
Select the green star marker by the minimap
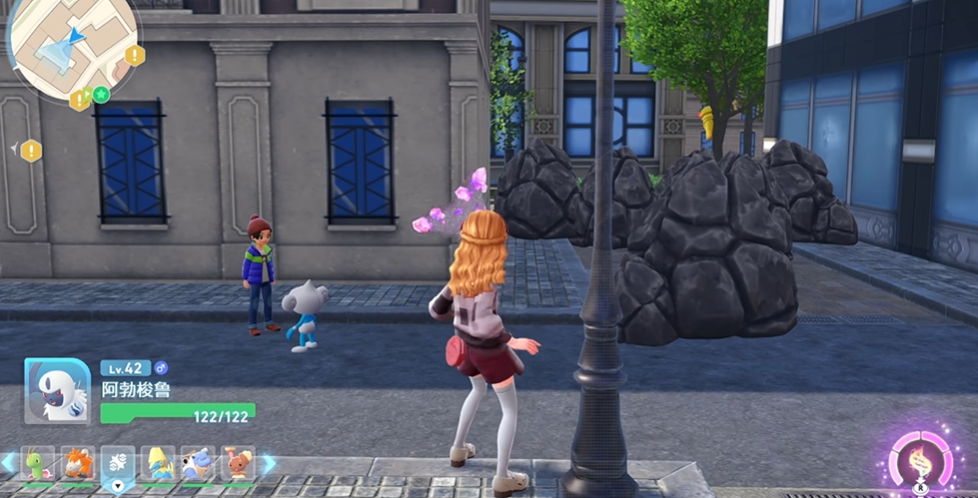(101, 95)
